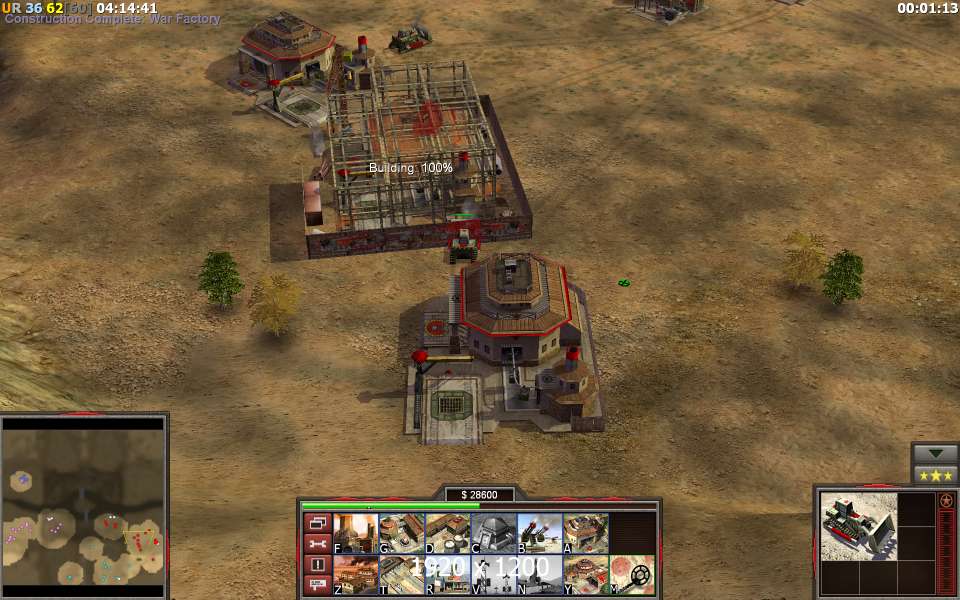Activate the mine clearing detector icon

tap(632, 575)
